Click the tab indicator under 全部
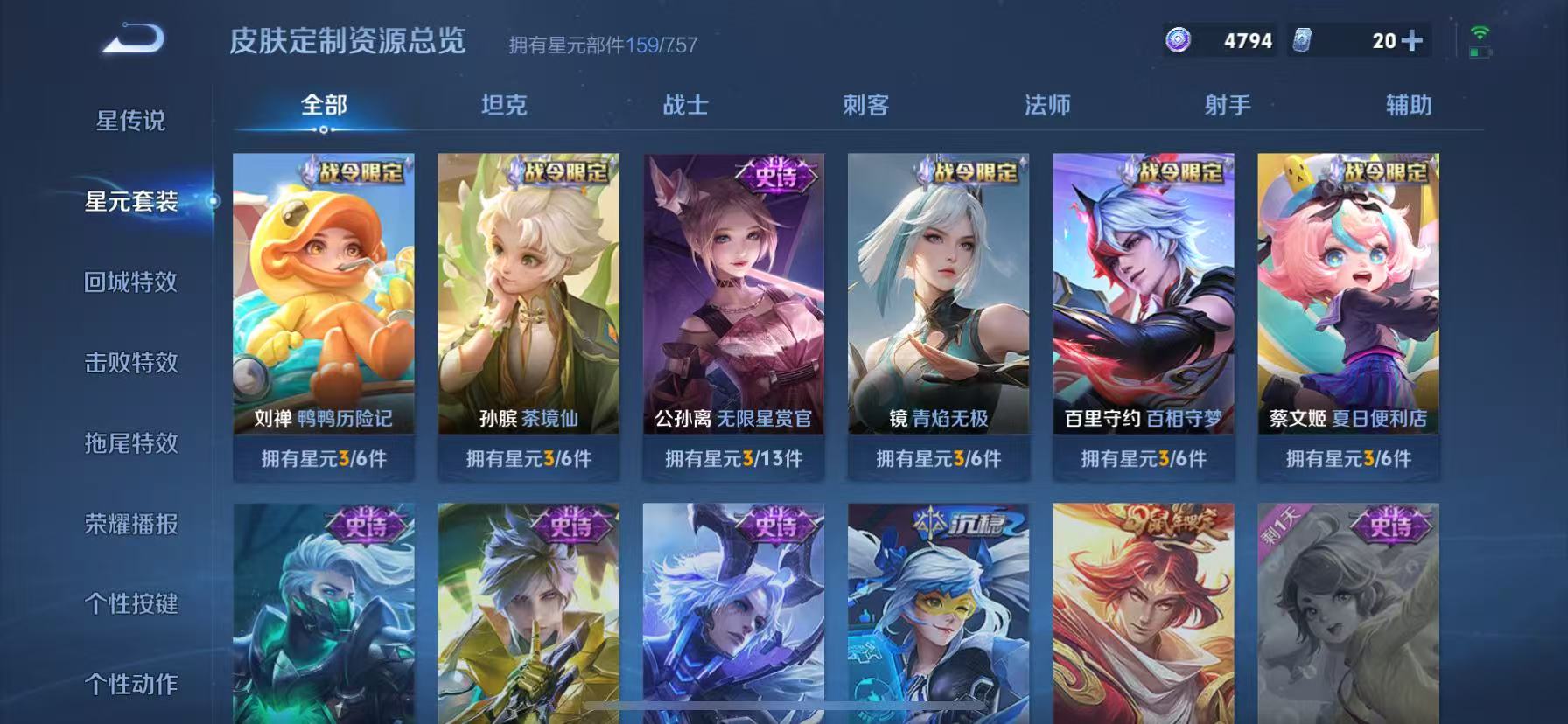This screenshot has width=1568, height=724. 322,129
